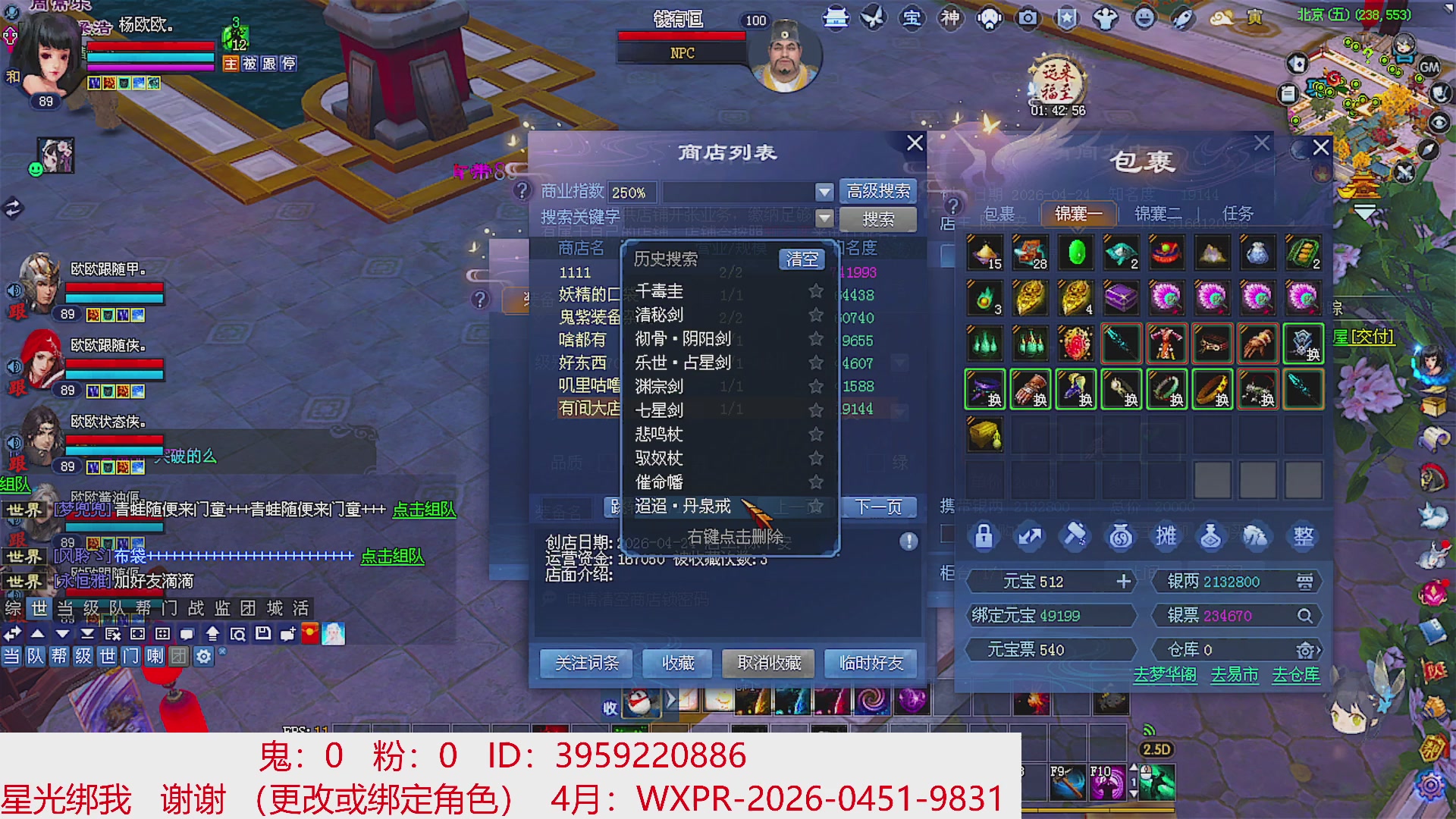Select the 神 deity icon in top bar

[950, 19]
